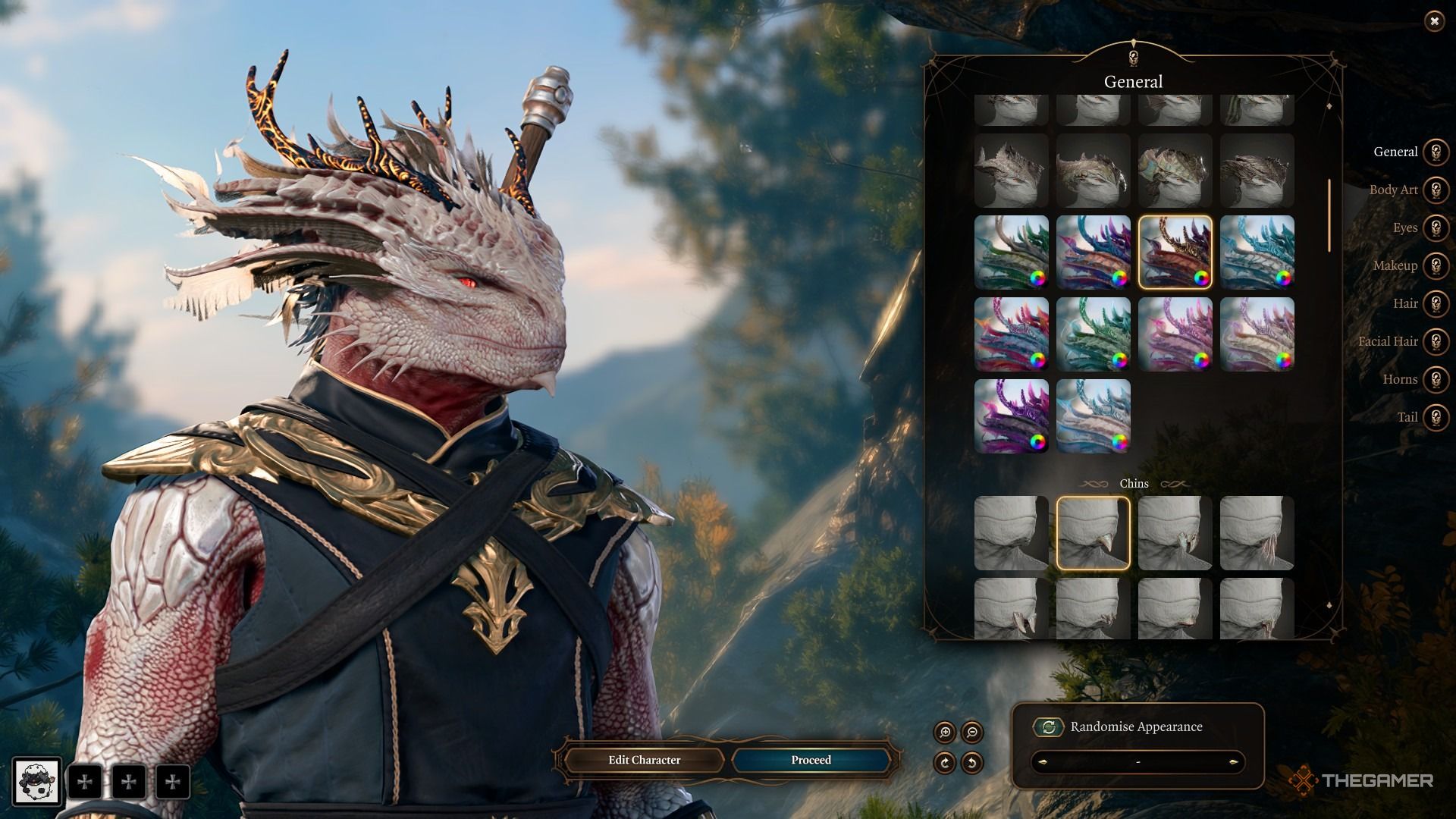Go to the Hair tab

(1436, 303)
